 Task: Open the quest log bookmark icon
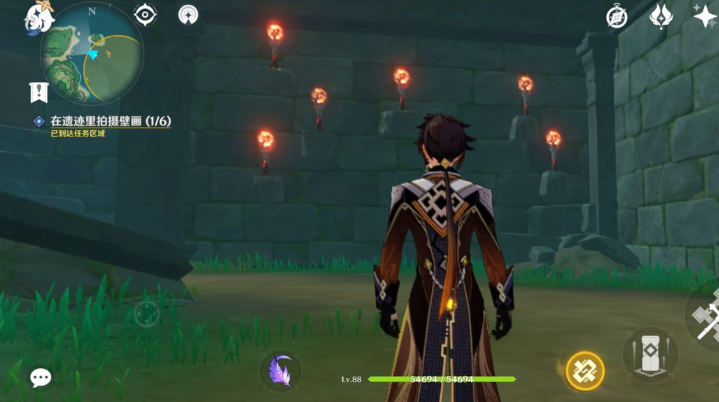[39, 93]
